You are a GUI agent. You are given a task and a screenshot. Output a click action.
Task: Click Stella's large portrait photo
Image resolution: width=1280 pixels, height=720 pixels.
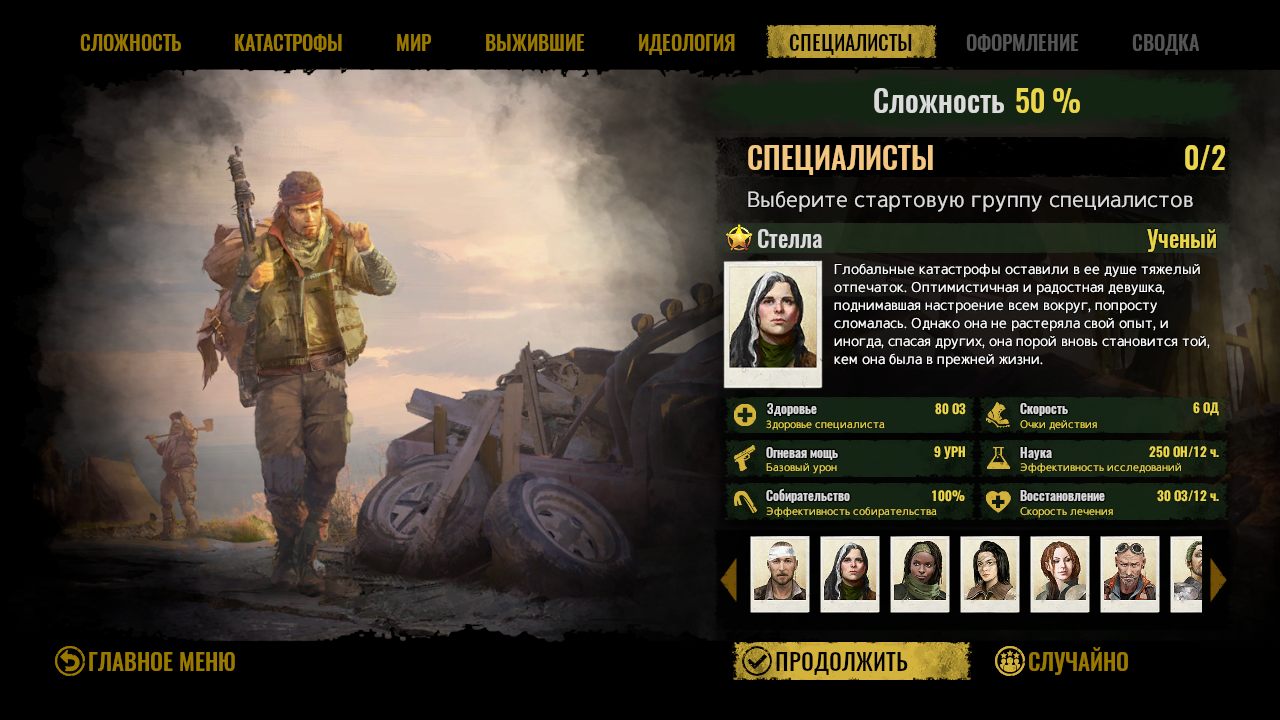pos(773,324)
